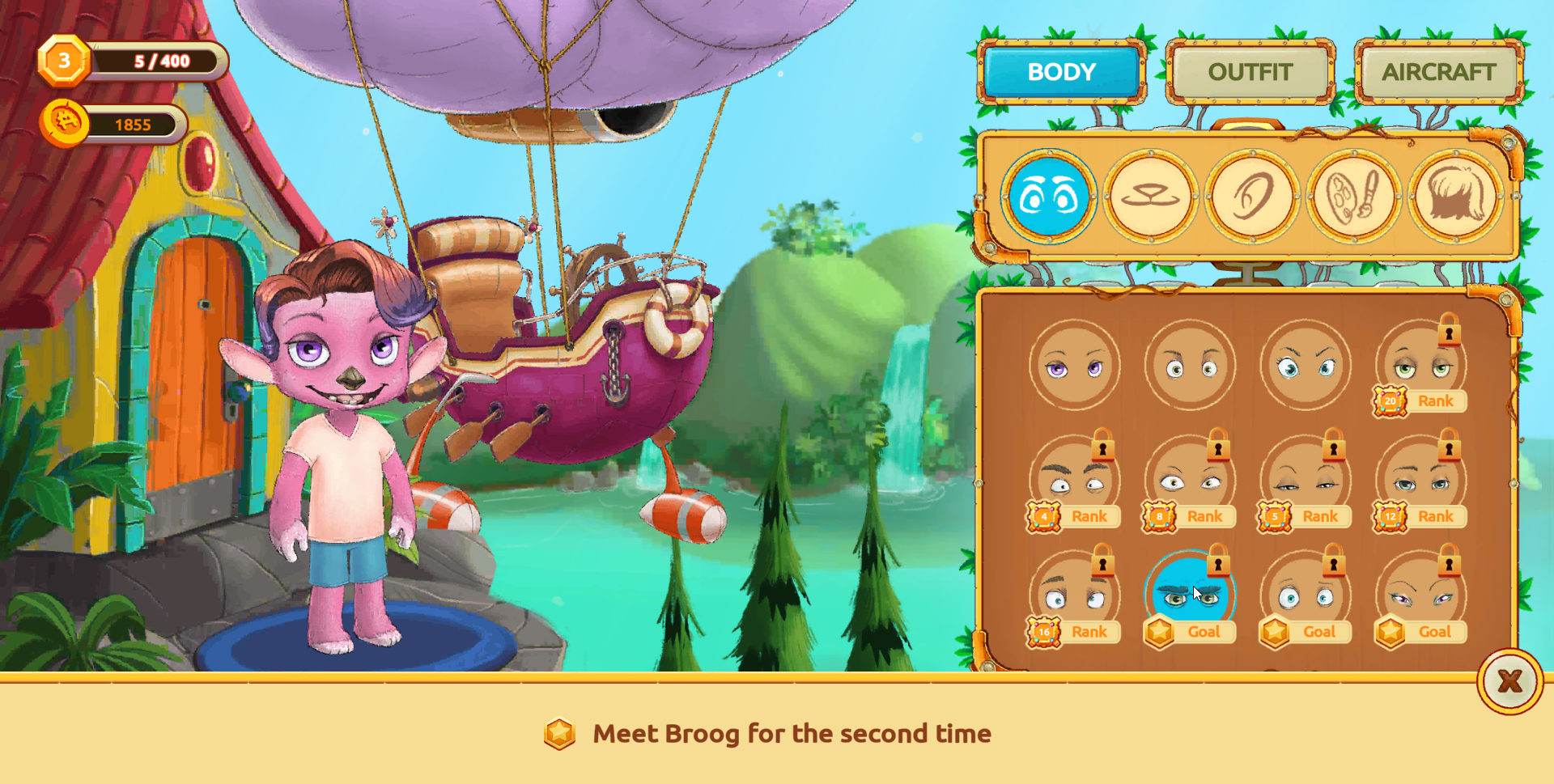
Task: Pick the locked Rank 12 eyes option
Action: 1420,481
